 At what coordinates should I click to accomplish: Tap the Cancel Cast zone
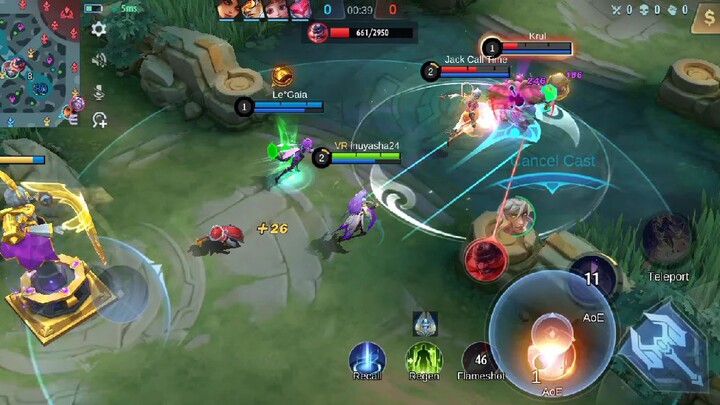553,161
